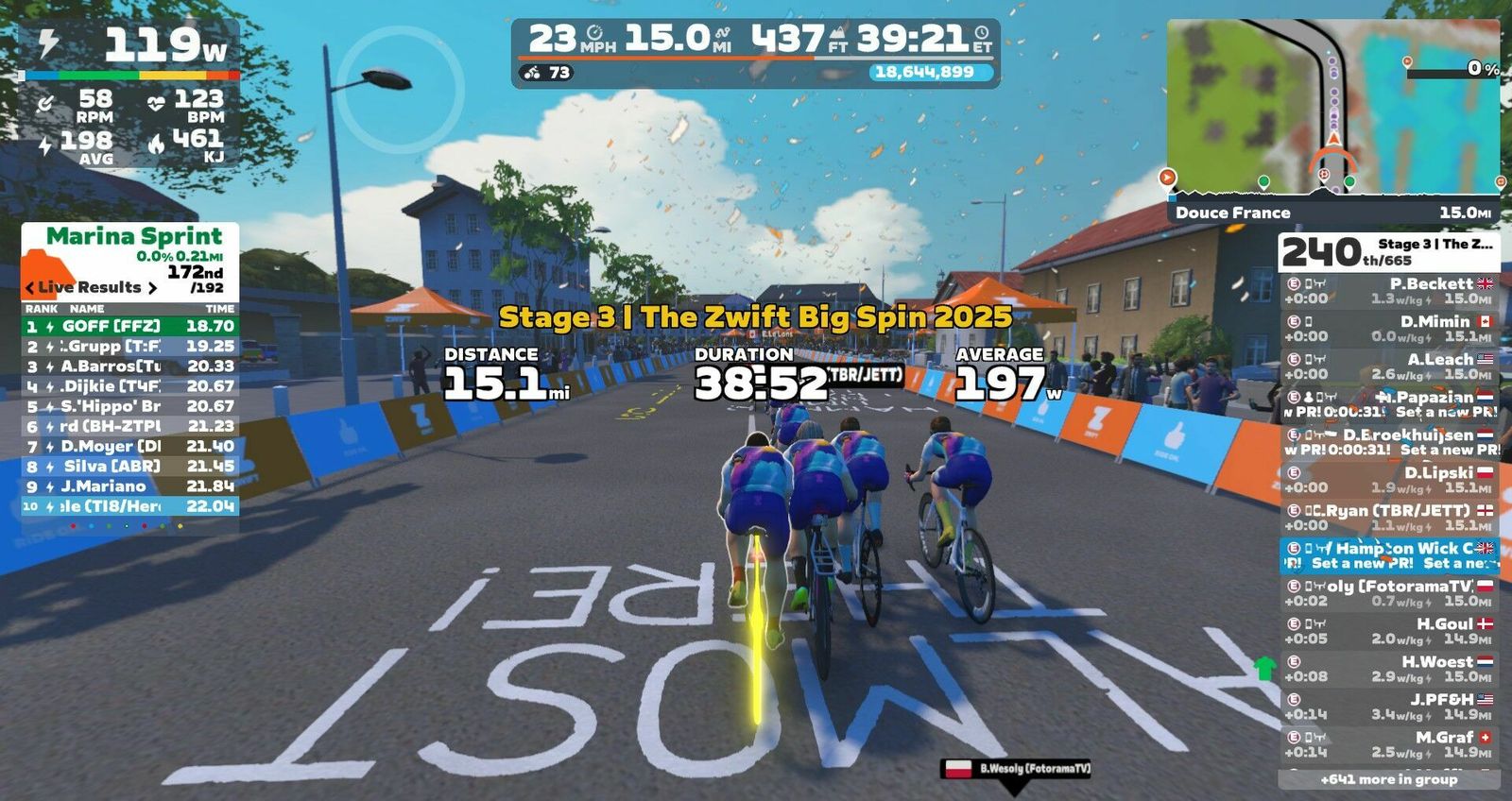Select M.Graf in the rider list
The image size is (1512, 801).
1388,744
